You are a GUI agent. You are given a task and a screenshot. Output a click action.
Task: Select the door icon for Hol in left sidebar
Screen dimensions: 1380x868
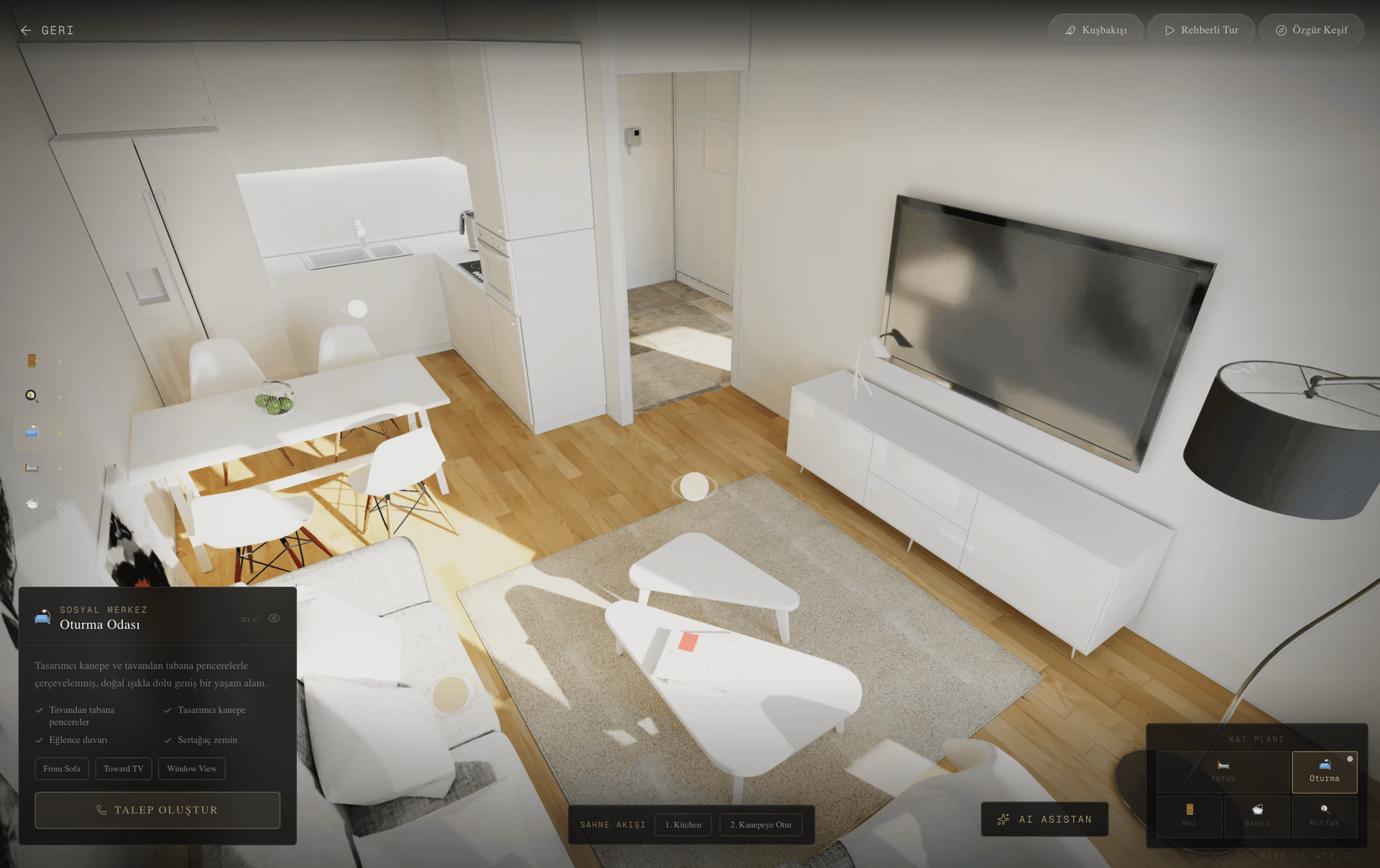(x=32, y=361)
